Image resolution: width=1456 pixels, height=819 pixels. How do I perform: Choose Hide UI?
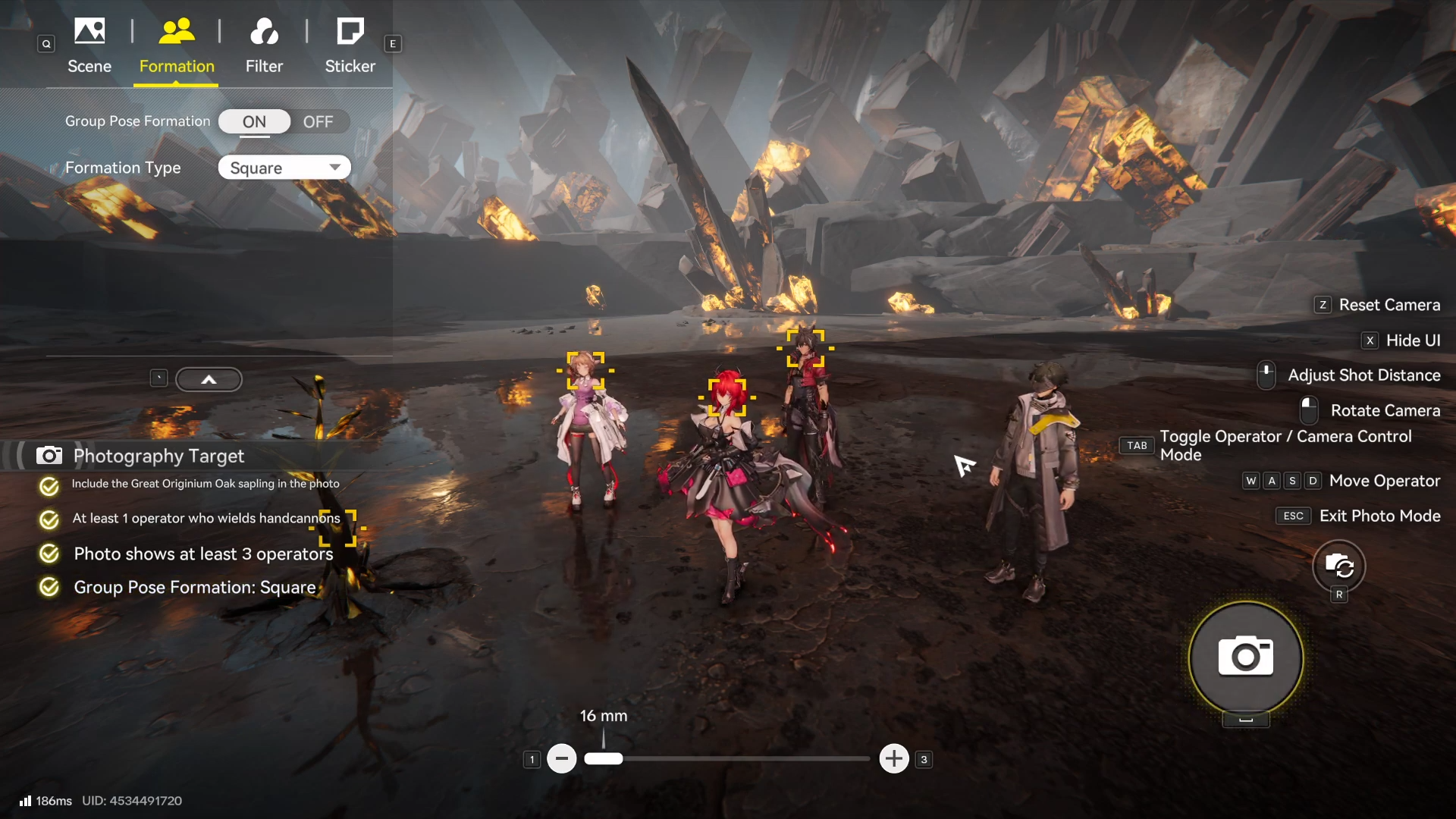click(1412, 340)
